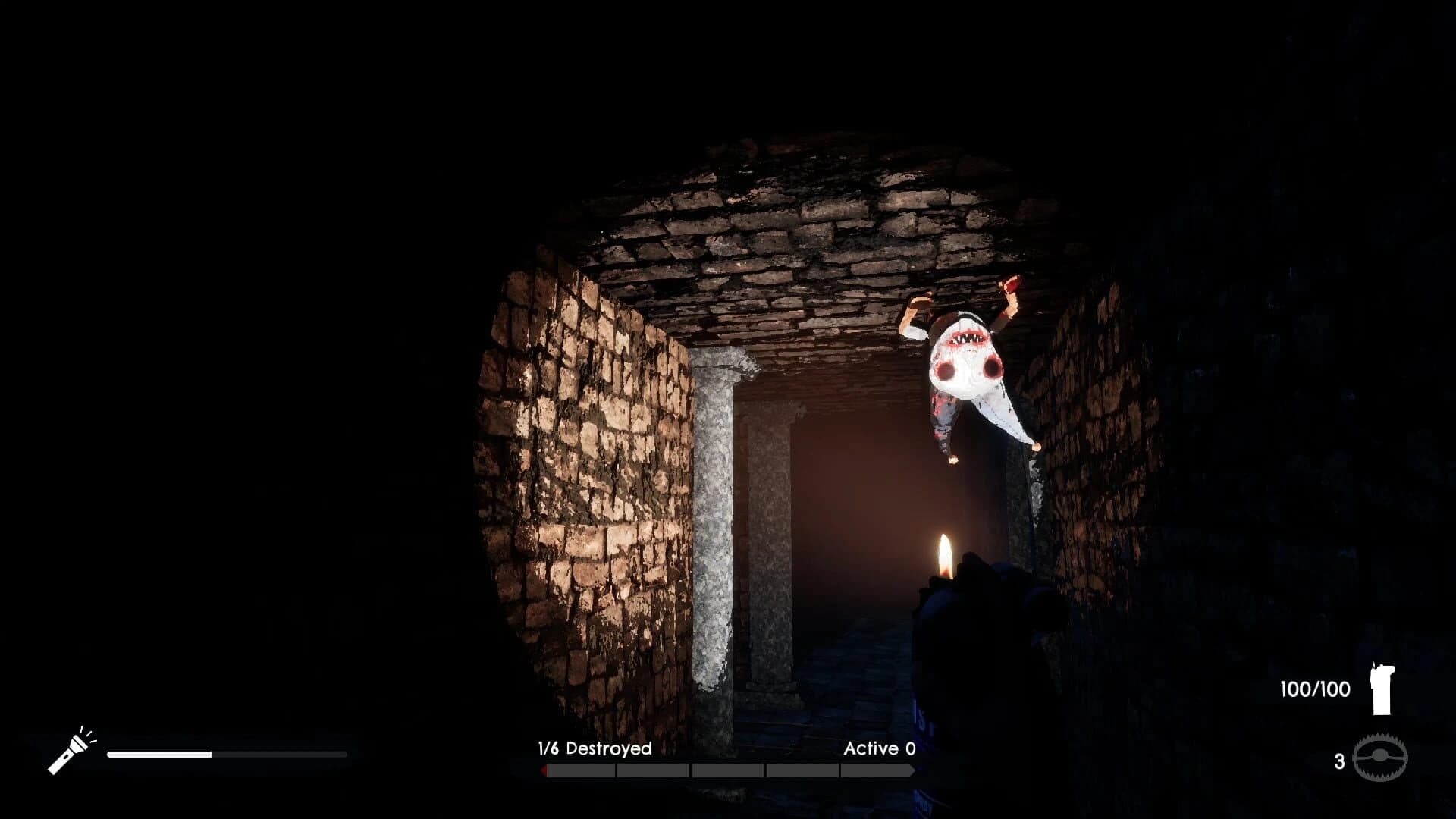
Task: Toggle the middle segment of the progress bar
Action: 728,769
